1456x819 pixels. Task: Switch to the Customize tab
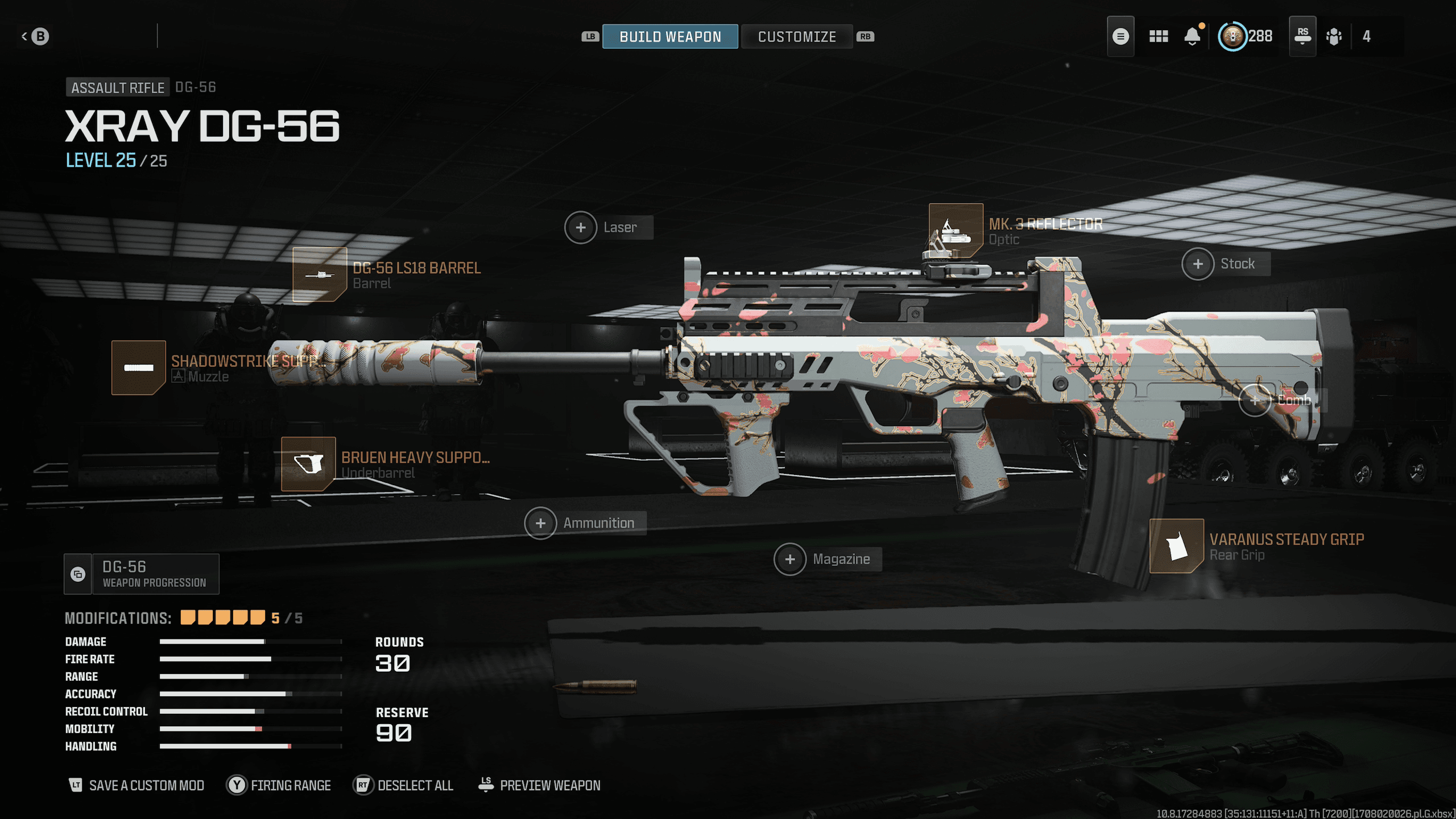pos(796,36)
